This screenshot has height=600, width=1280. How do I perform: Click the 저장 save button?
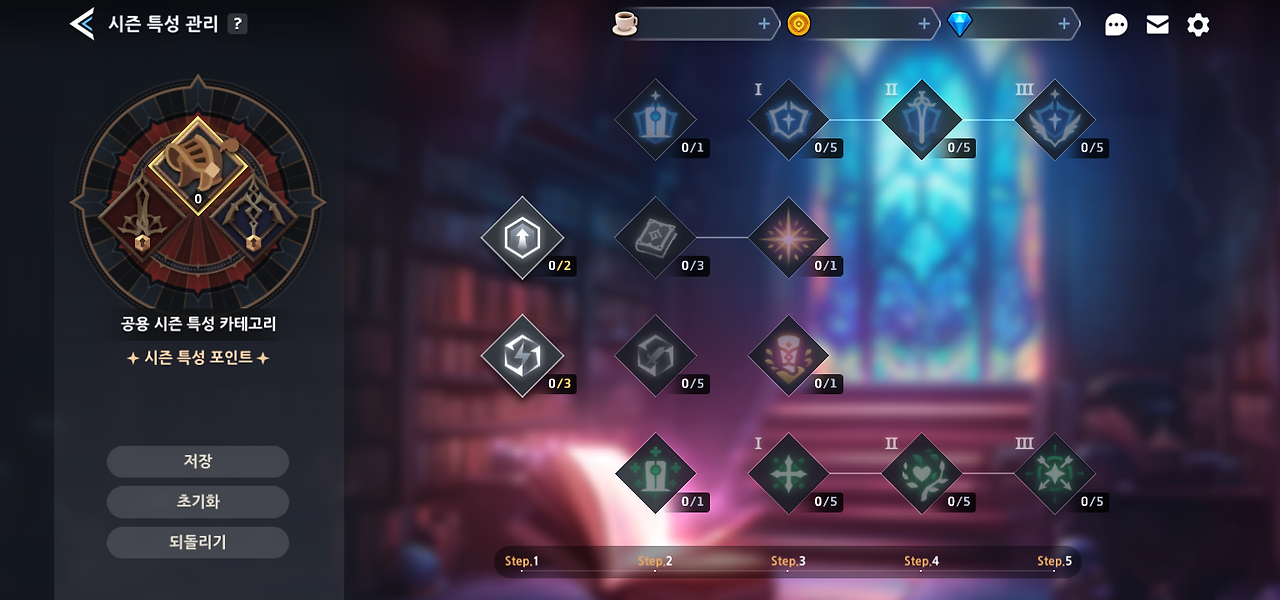pyautogui.click(x=198, y=462)
